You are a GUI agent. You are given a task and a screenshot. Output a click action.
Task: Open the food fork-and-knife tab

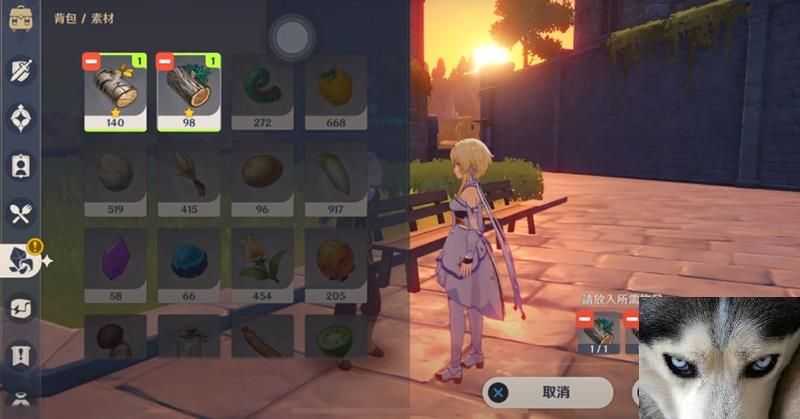[21, 212]
